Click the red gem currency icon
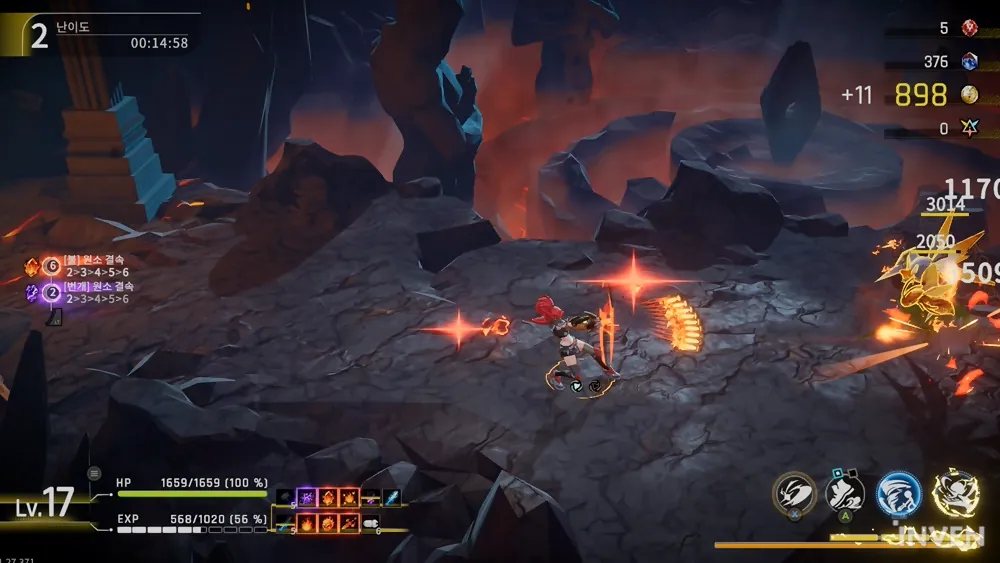The image size is (1000, 563). [x=969, y=28]
